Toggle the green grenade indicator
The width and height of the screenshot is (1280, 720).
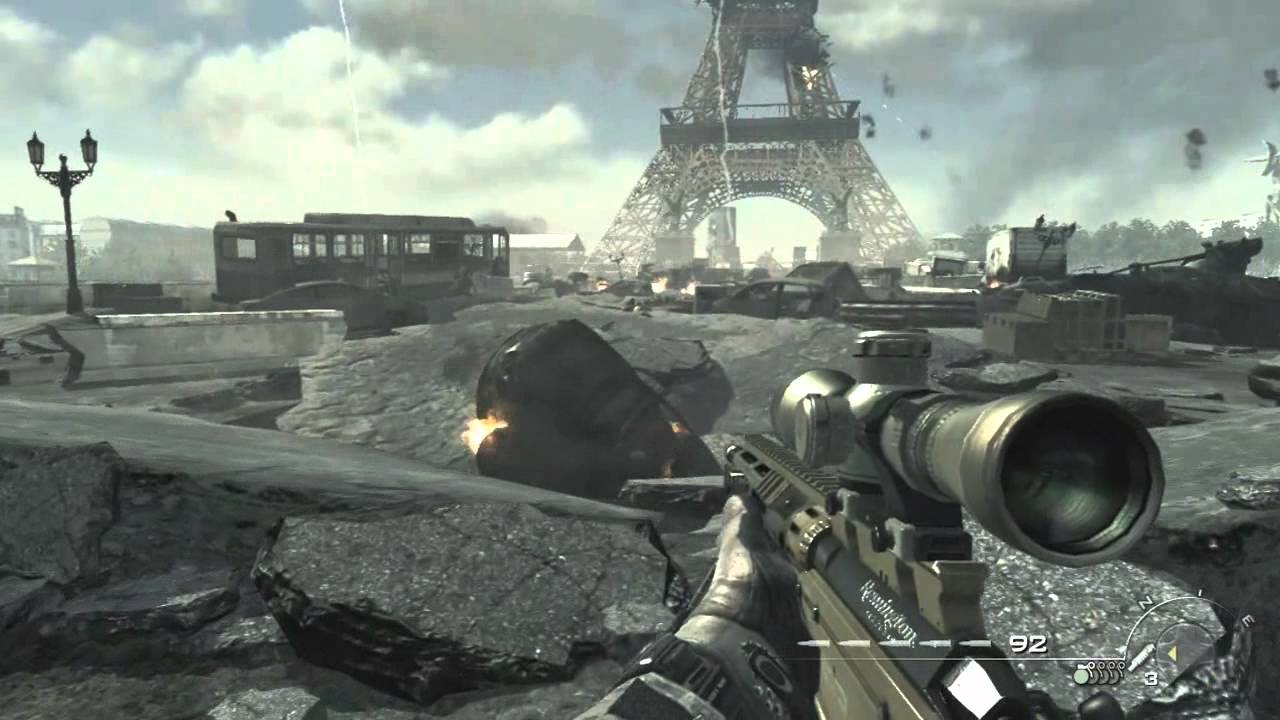(x=1080, y=675)
